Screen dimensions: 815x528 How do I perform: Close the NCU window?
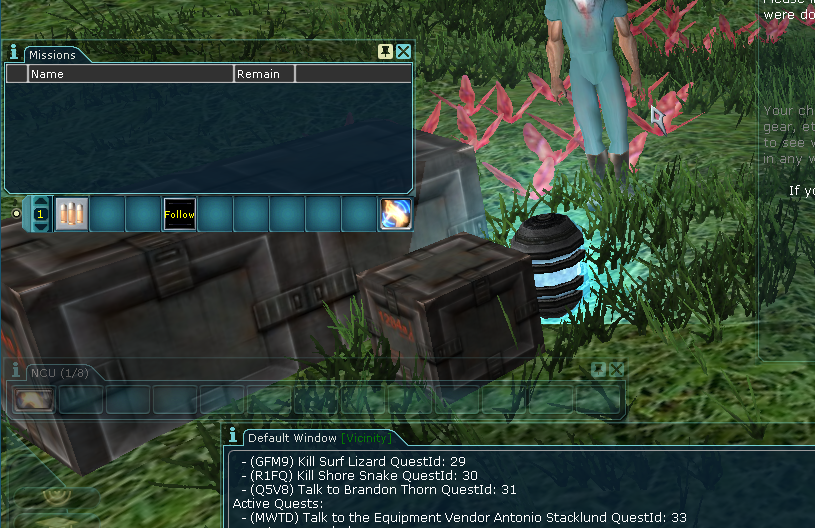(616, 370)
